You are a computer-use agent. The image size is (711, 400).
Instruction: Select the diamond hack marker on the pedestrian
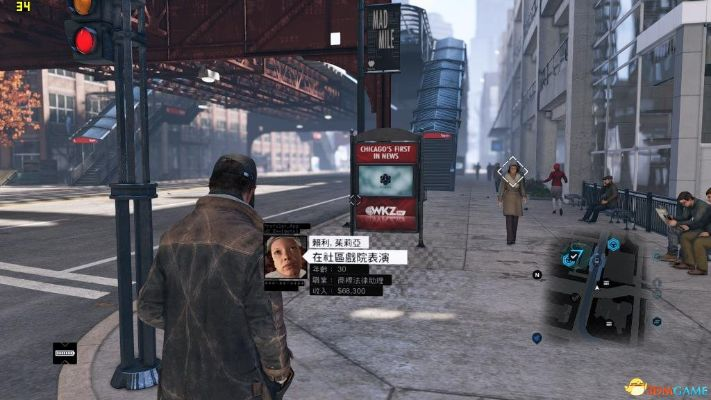[513, 171]
